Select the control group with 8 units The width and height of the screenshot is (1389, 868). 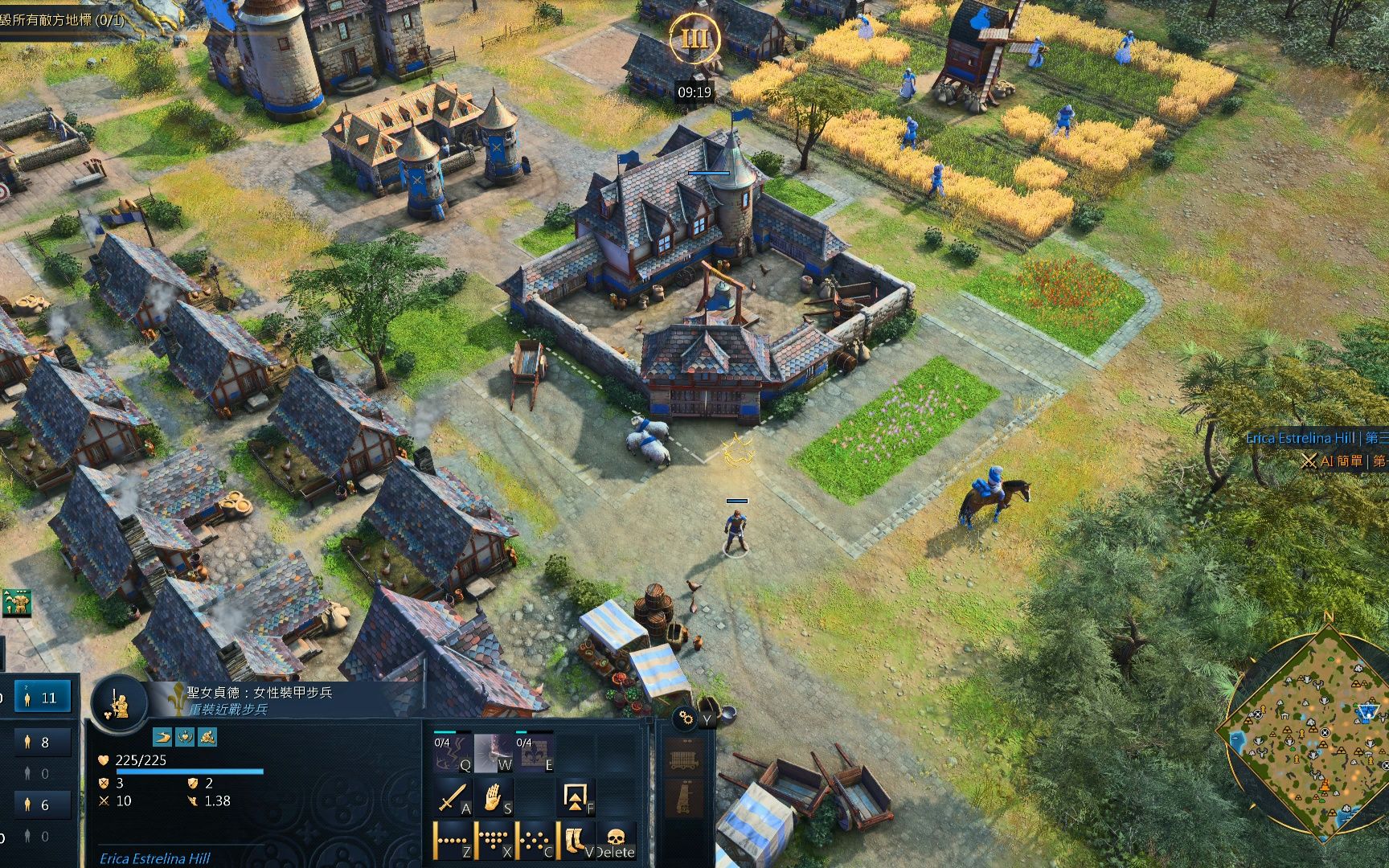point(36,743)
